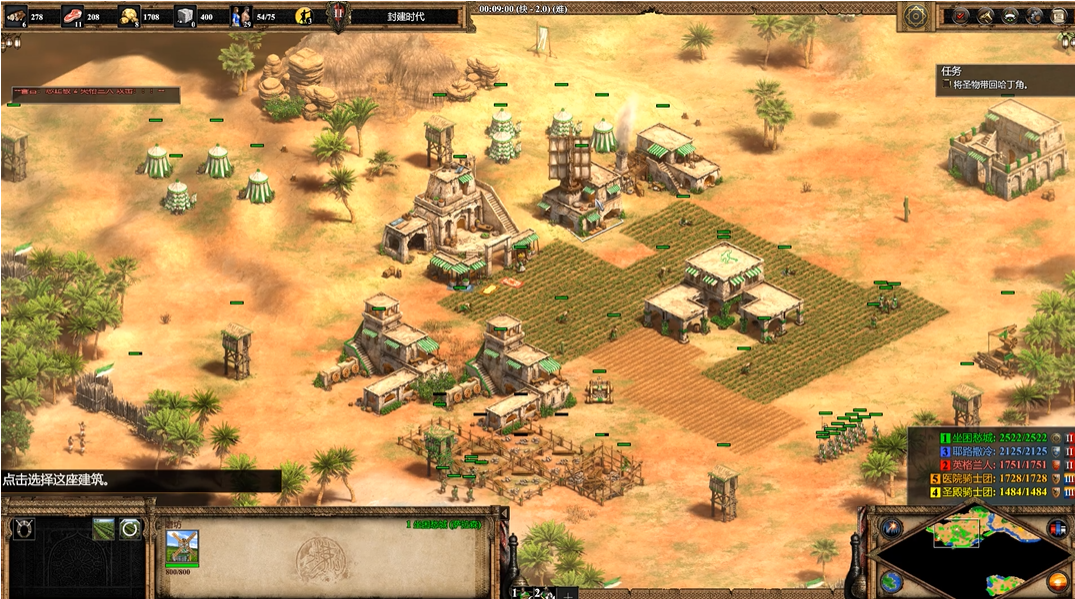Open the round civilization emblem button
Viewport: 1075px width, 599px height.
click(914, 16)
